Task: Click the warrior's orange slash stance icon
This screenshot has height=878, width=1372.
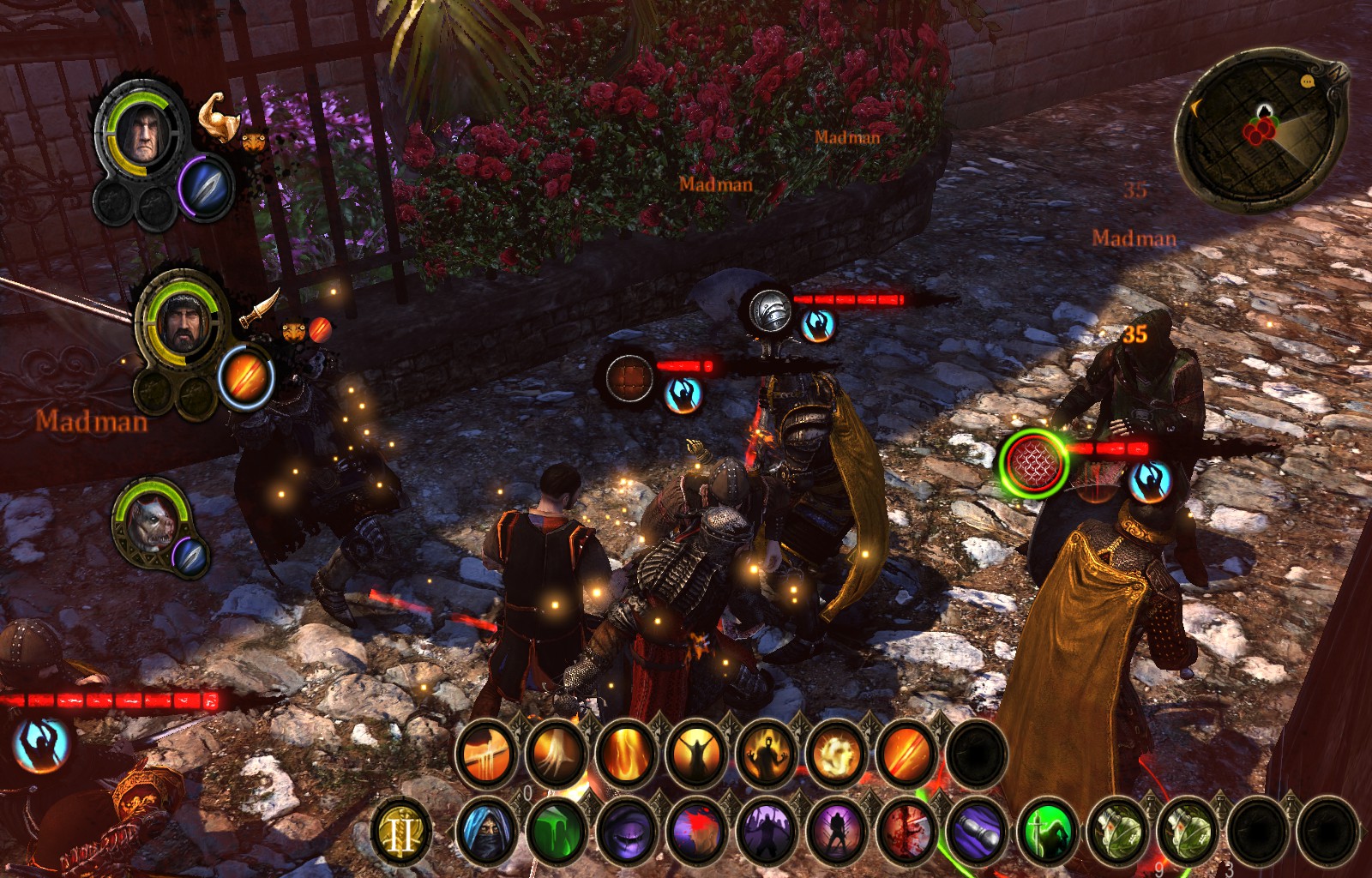Action: click(x=245, y=376)
